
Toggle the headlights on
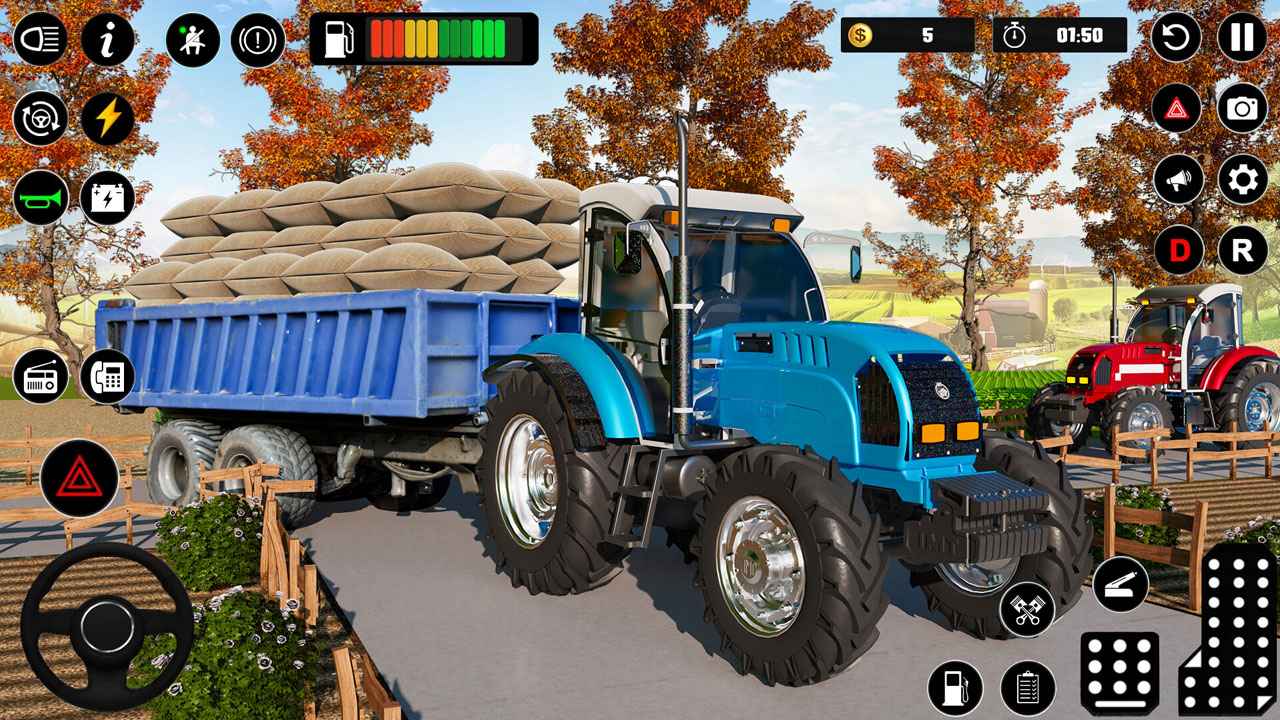click(39, 39)
